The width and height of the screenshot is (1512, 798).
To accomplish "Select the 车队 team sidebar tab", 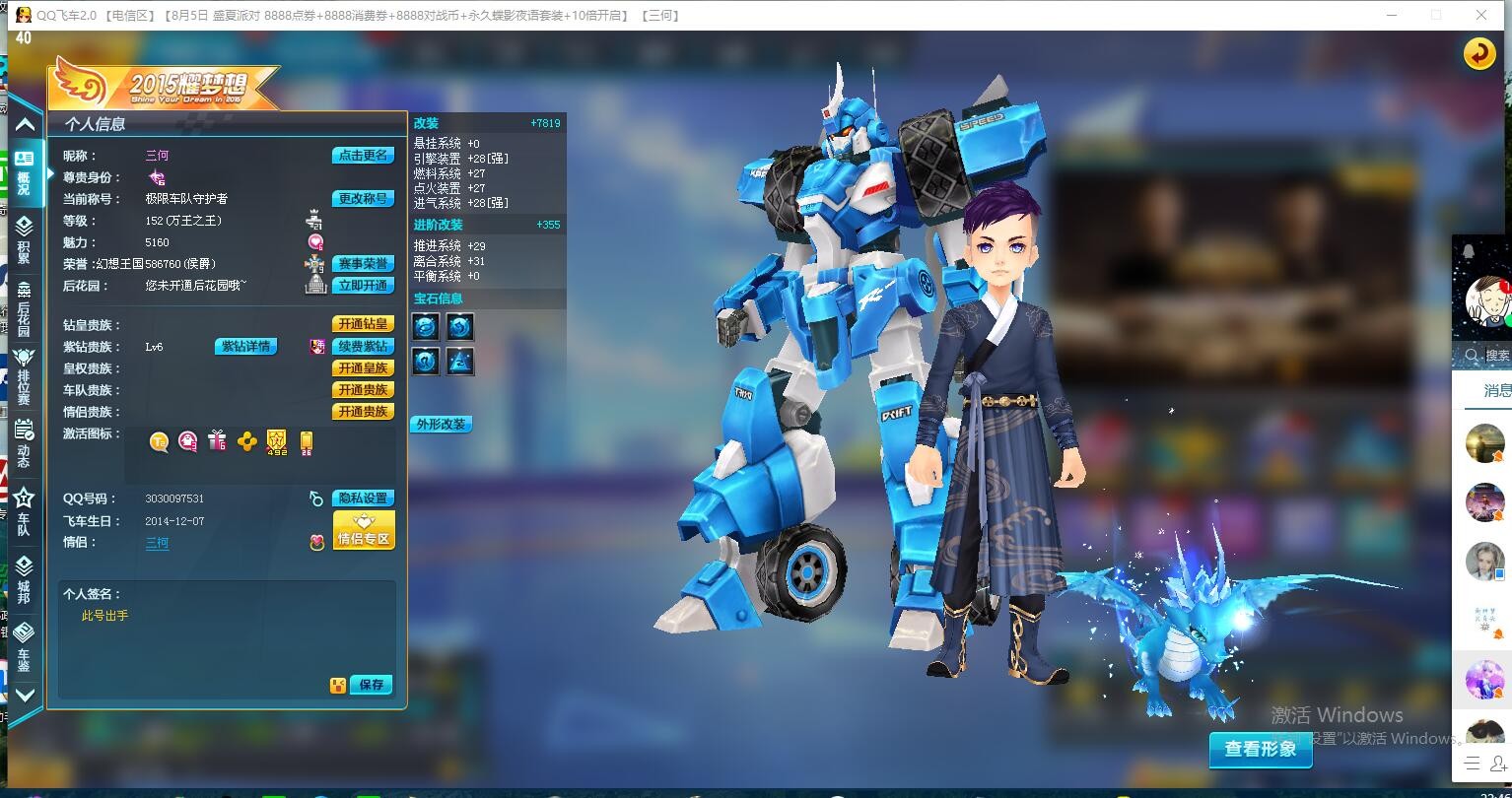I will point(24,510).
